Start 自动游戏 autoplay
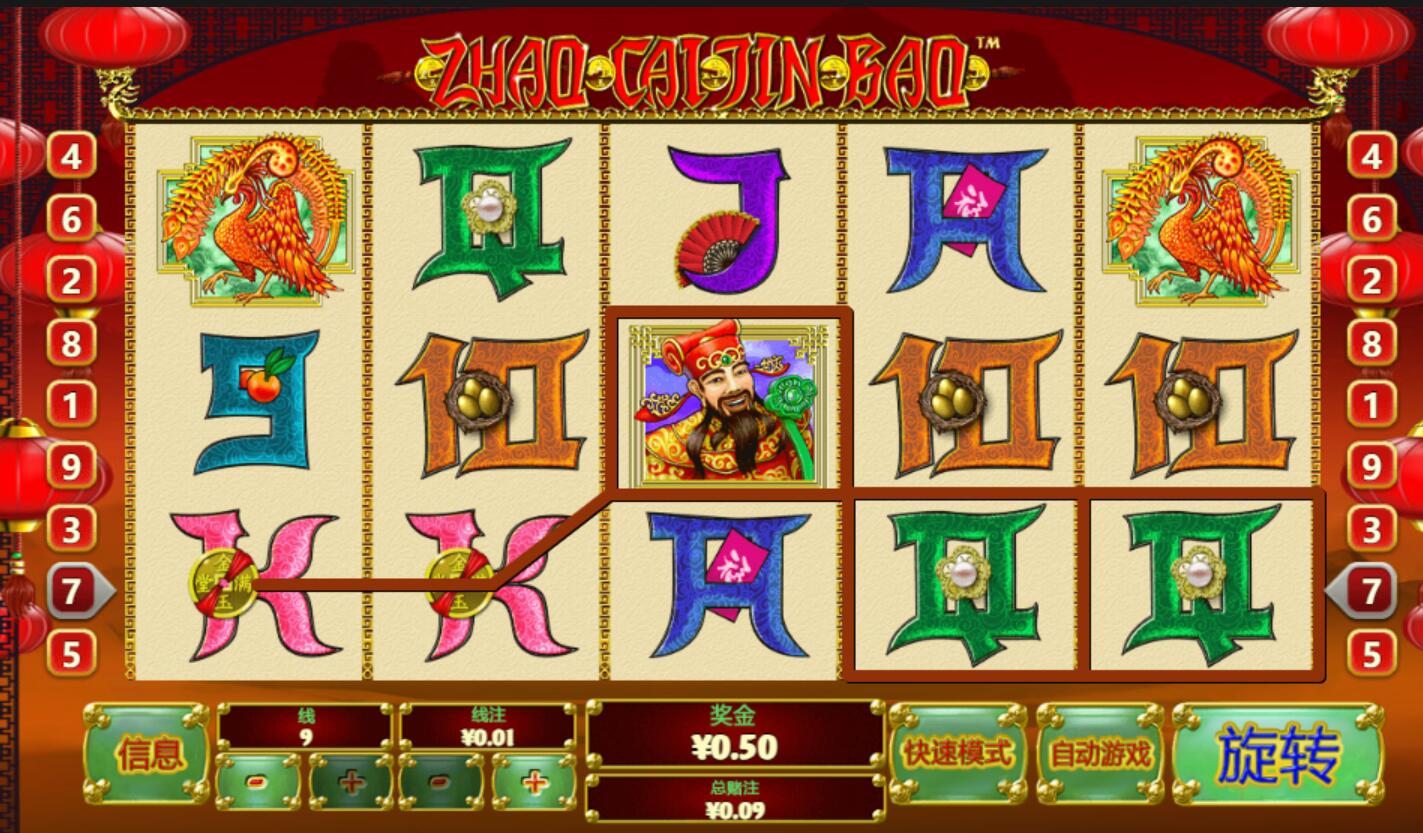 1100,754
